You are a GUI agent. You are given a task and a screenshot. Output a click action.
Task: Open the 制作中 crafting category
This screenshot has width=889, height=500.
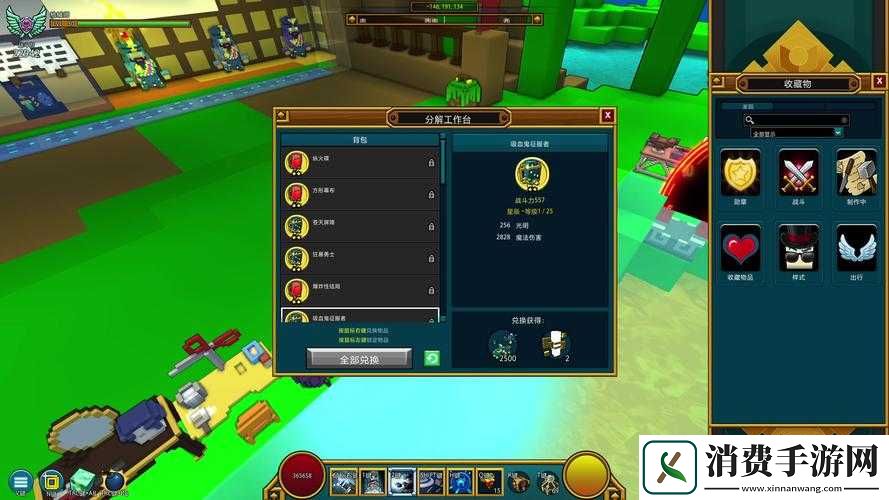click(x=856, y=171)
